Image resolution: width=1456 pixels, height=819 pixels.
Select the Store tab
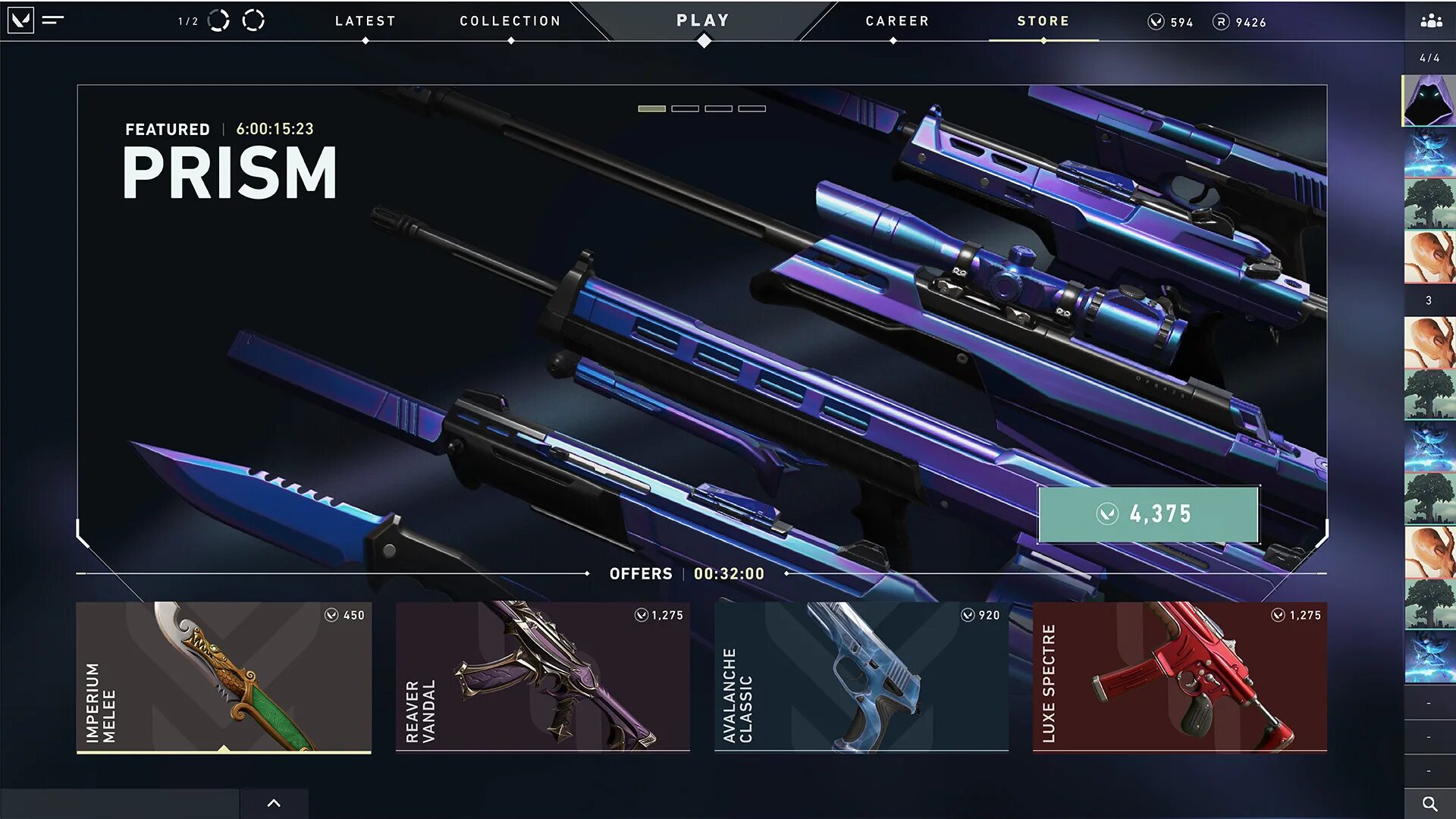(x=1043, y=21)
